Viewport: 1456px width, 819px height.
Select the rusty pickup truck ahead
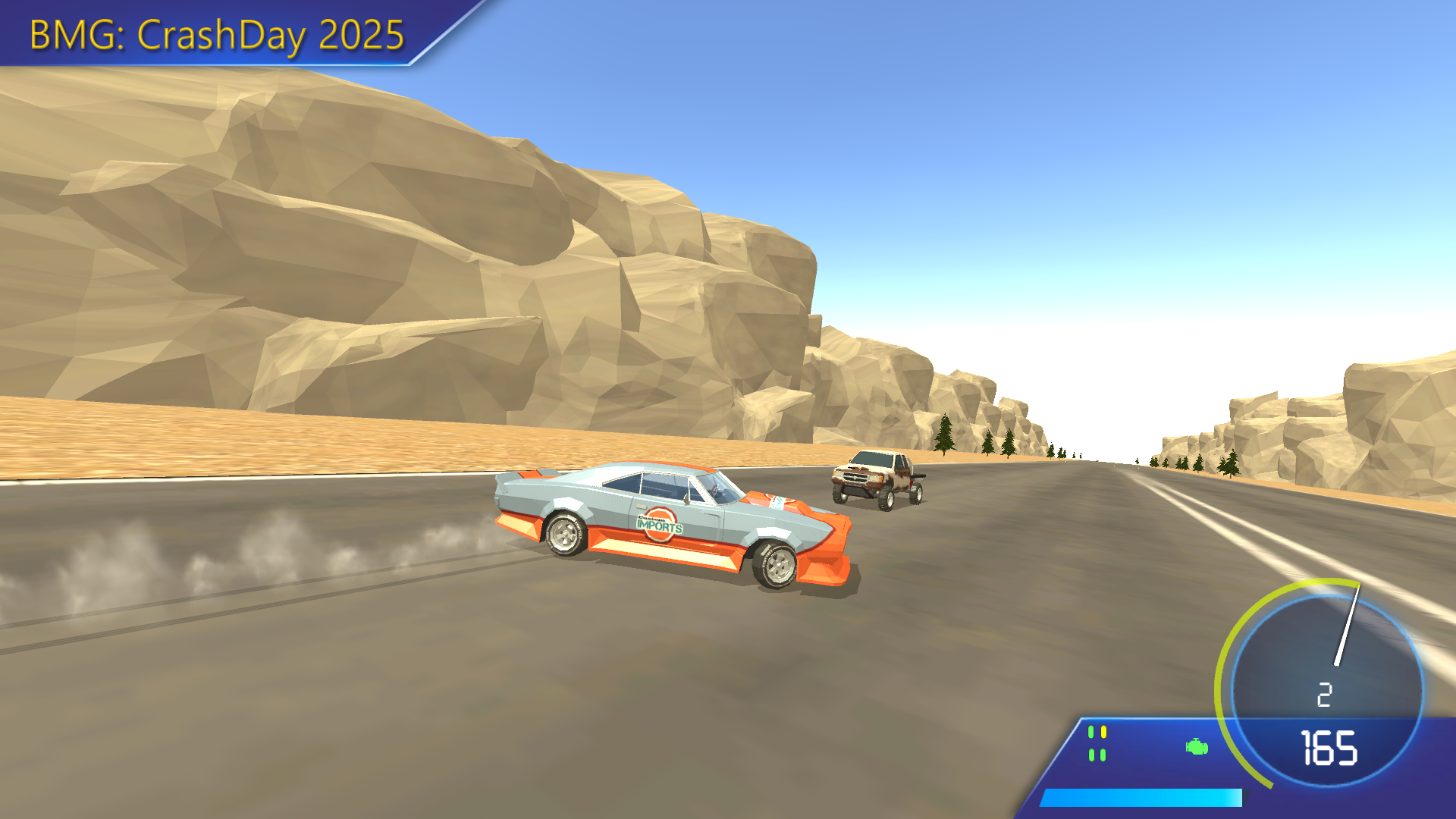[x=876, y=478]
